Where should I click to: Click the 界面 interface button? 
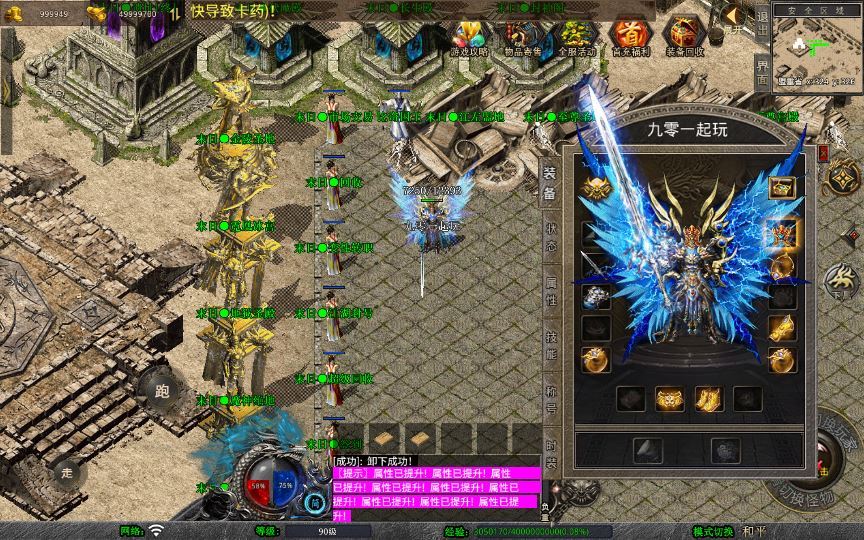pyautogui.click(x=762, y=71)
